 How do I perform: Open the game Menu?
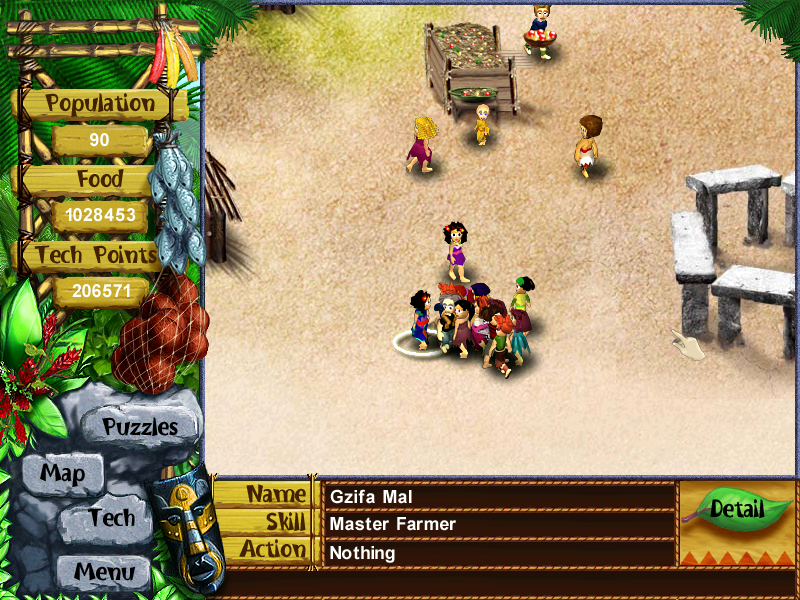(103, 573)
